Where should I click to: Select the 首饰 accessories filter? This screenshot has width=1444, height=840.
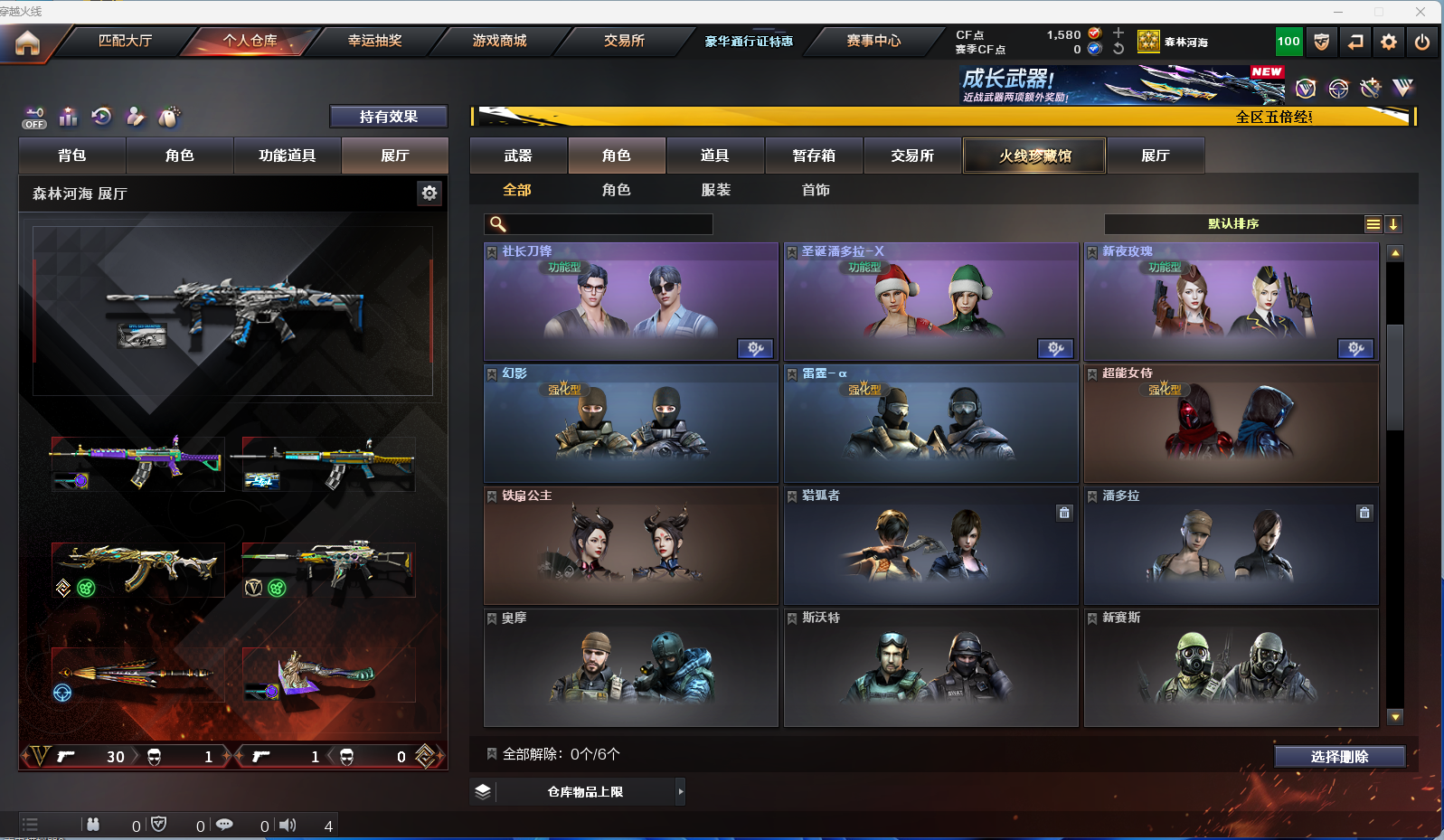coord(816,190)
